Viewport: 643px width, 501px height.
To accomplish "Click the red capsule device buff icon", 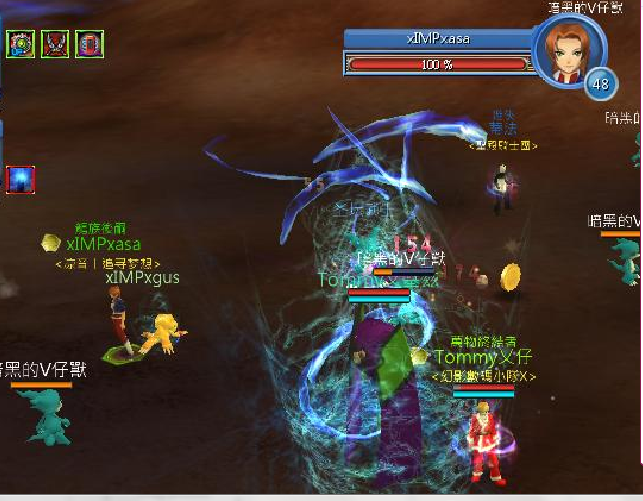I will (89, 44).
